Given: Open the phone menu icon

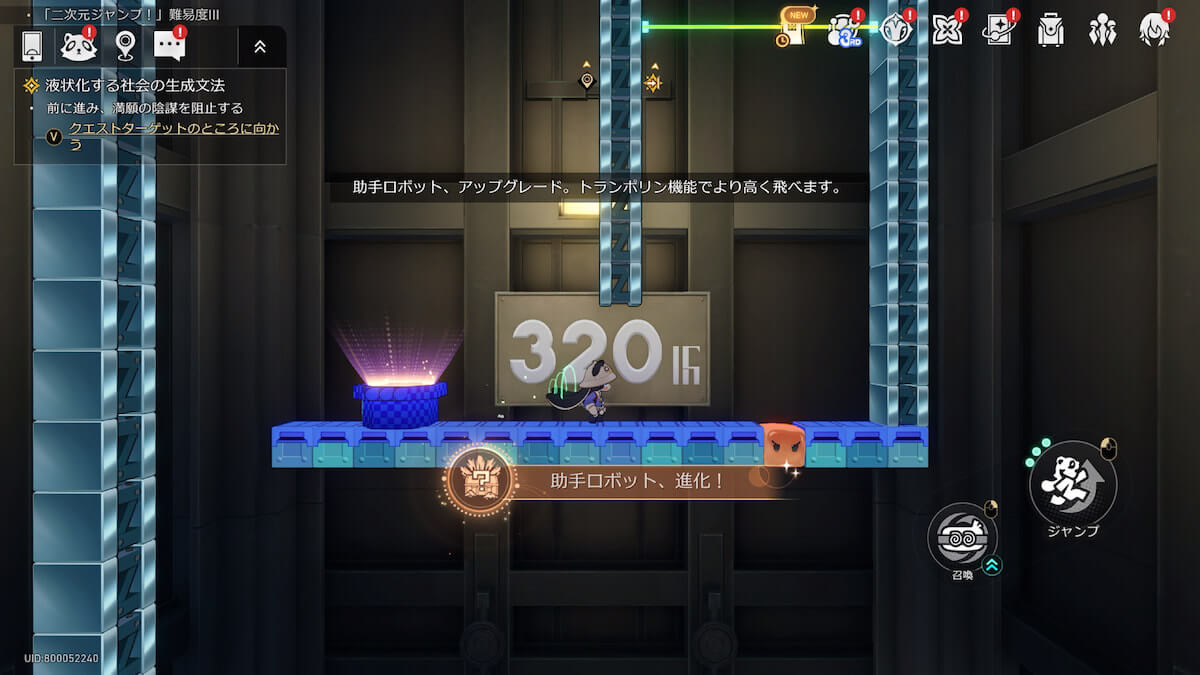Looking at the screenshot, I should click(x=32, y=46).
